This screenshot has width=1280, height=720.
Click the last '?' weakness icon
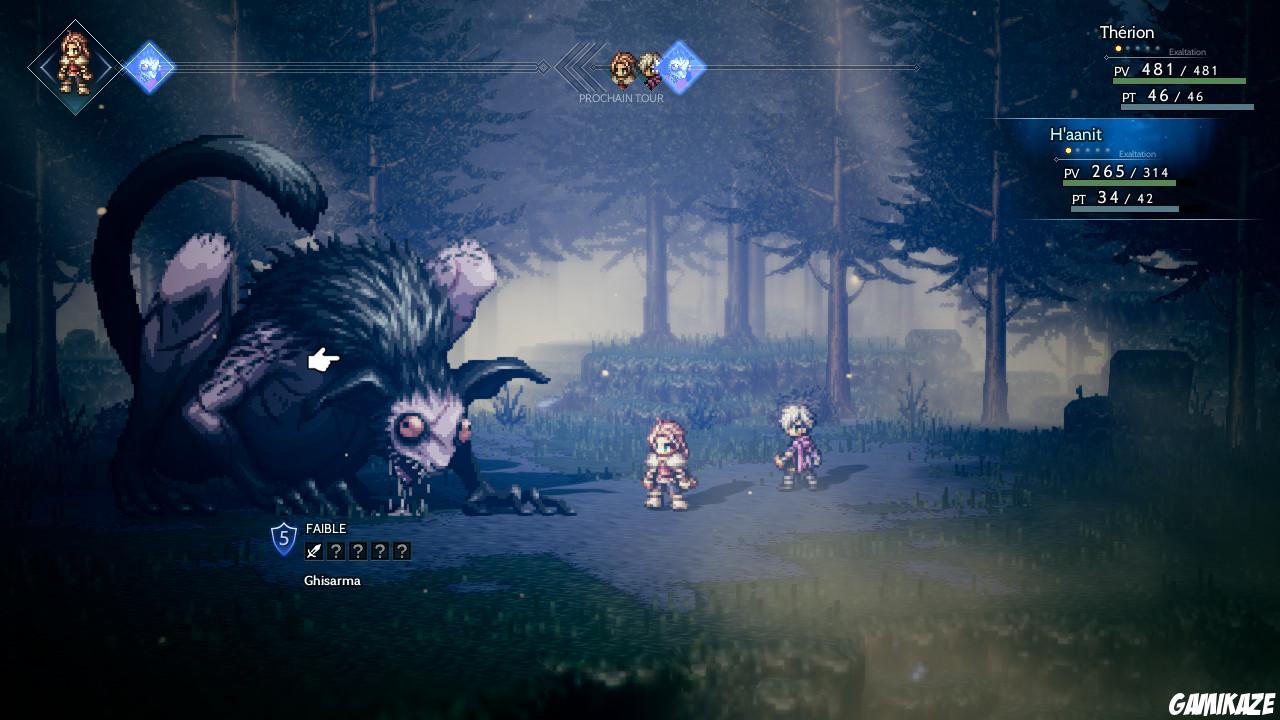coord(401,550)
